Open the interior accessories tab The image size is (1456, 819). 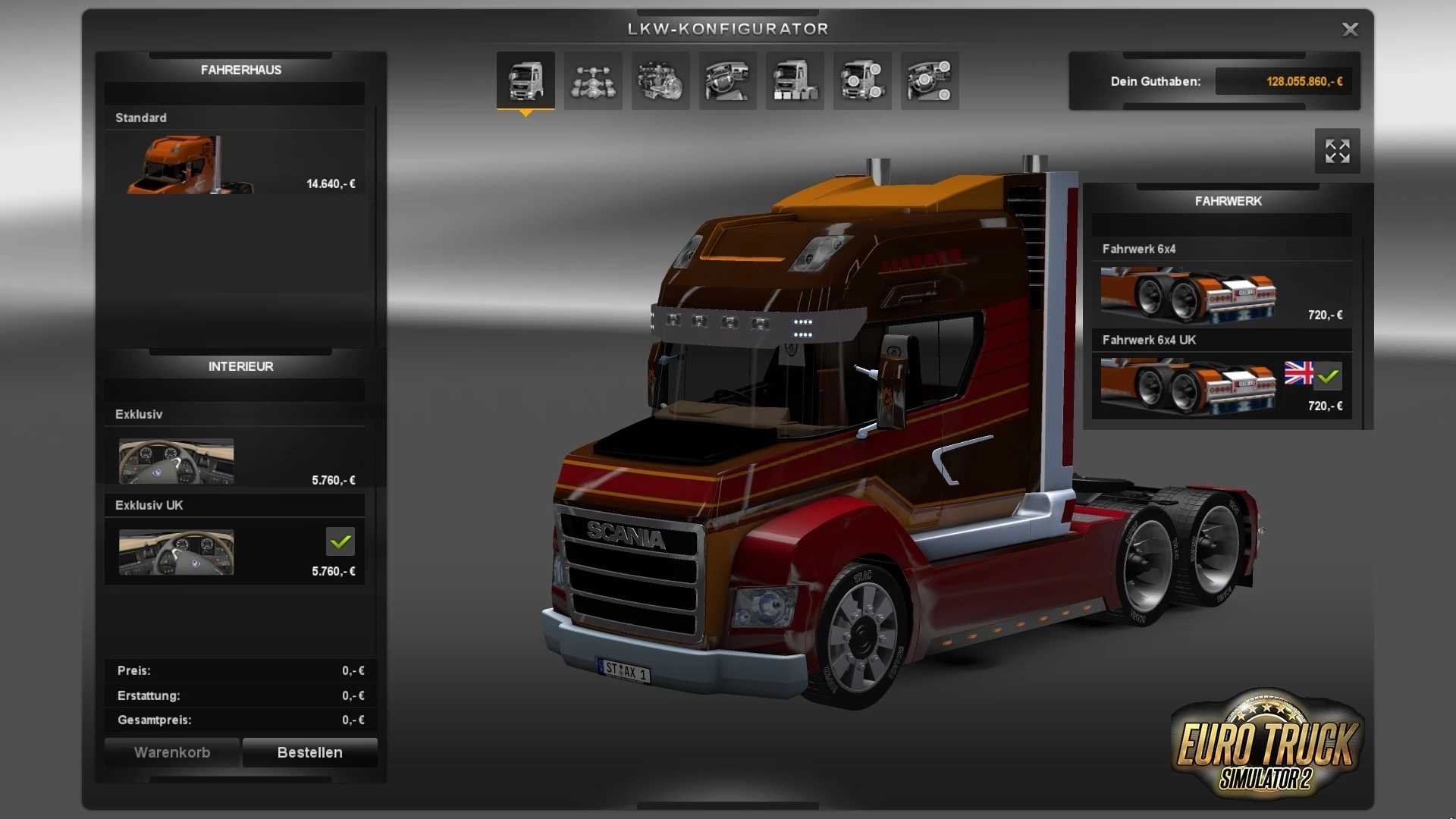click(x=930, y=81)
